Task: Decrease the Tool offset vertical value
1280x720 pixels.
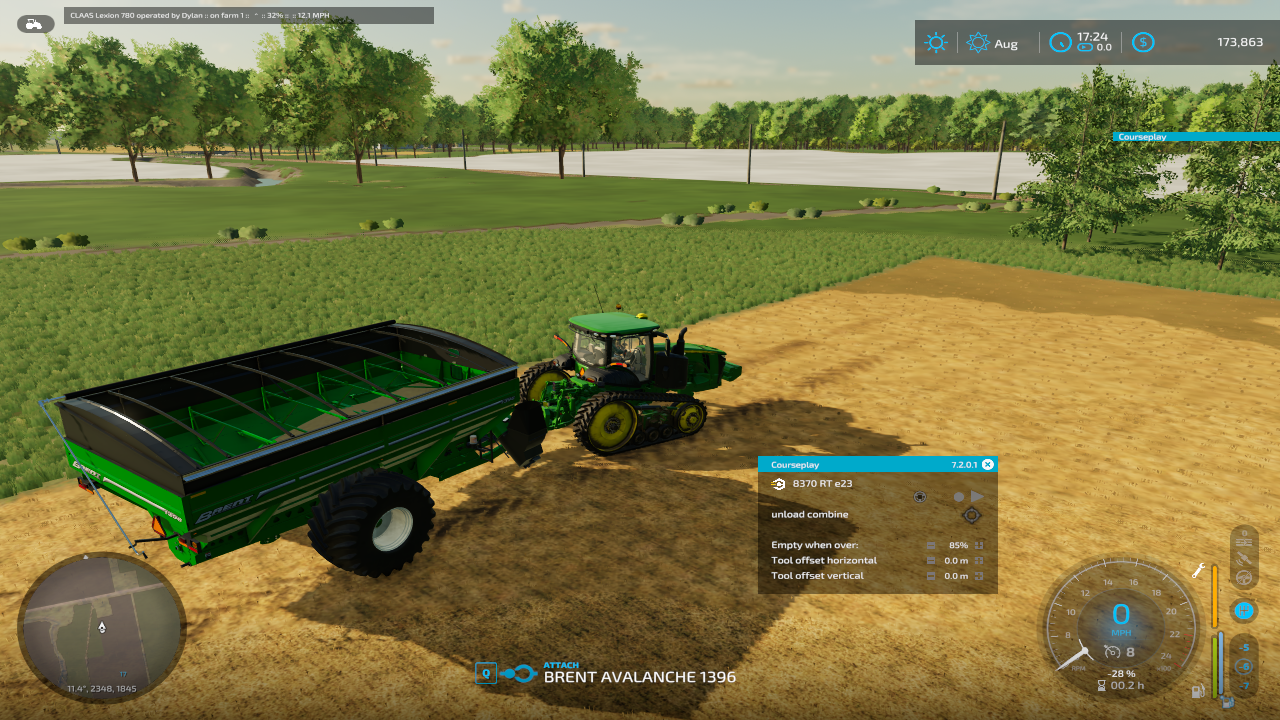Action: point(931,576)
